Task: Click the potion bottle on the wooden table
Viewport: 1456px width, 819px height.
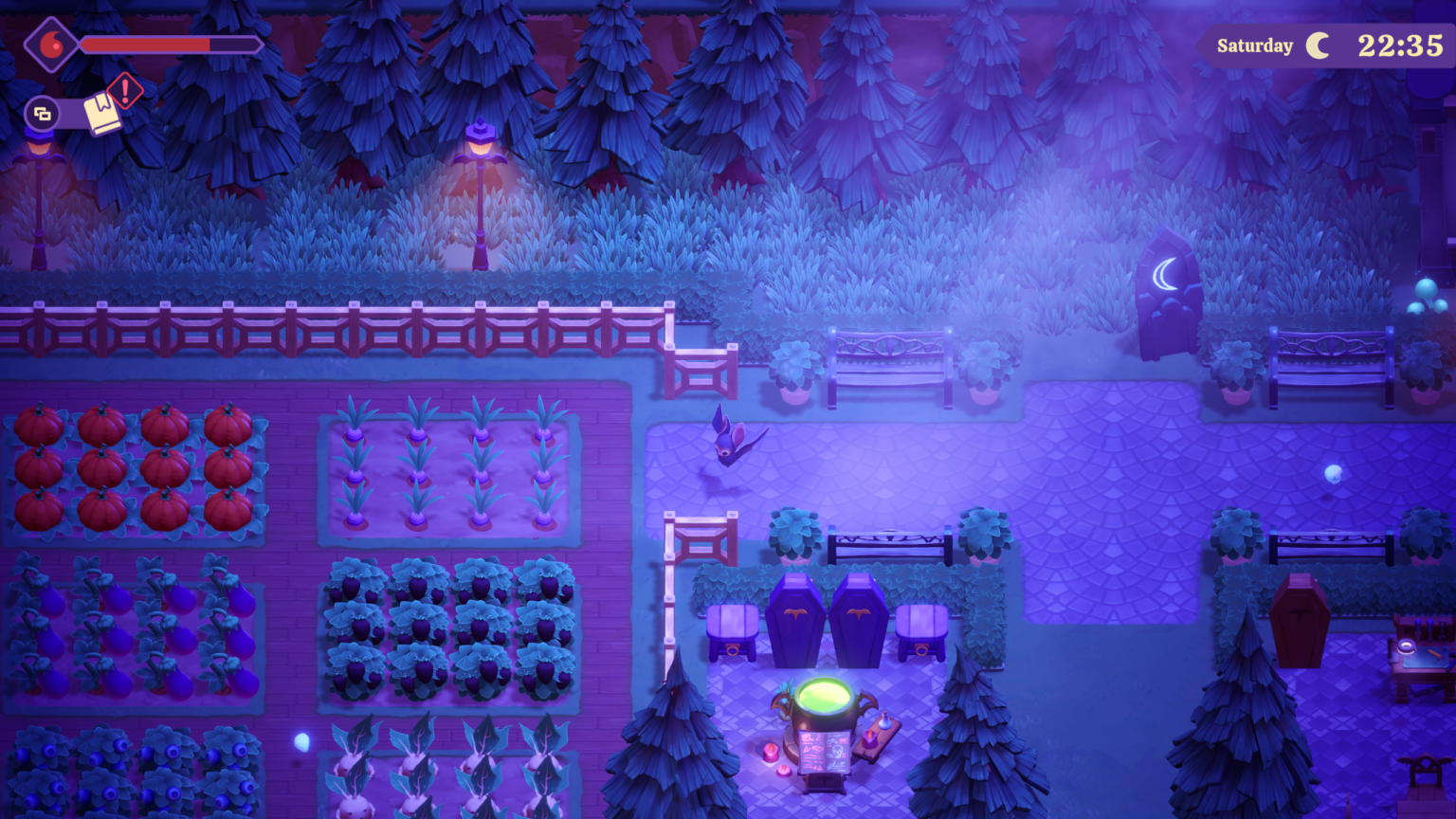Action: click(x=883, y=721)
